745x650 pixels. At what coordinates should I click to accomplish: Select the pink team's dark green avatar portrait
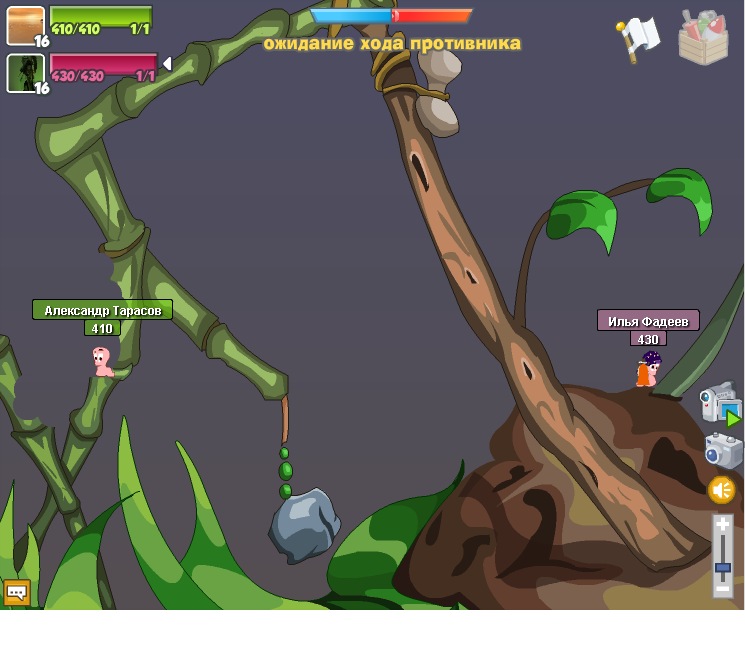[25, 73]
